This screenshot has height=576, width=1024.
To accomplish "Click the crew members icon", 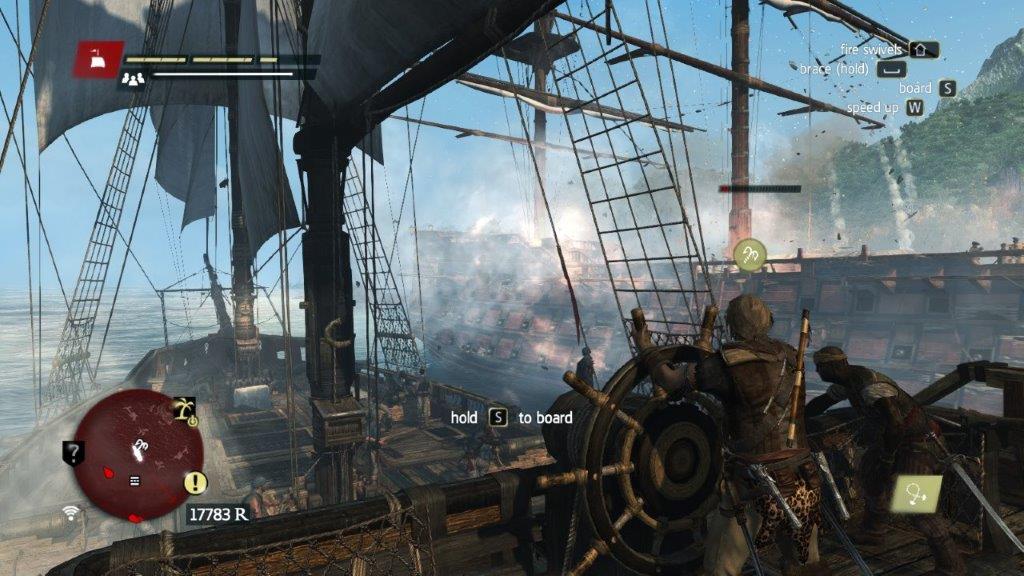I will [x=133, y=77].
